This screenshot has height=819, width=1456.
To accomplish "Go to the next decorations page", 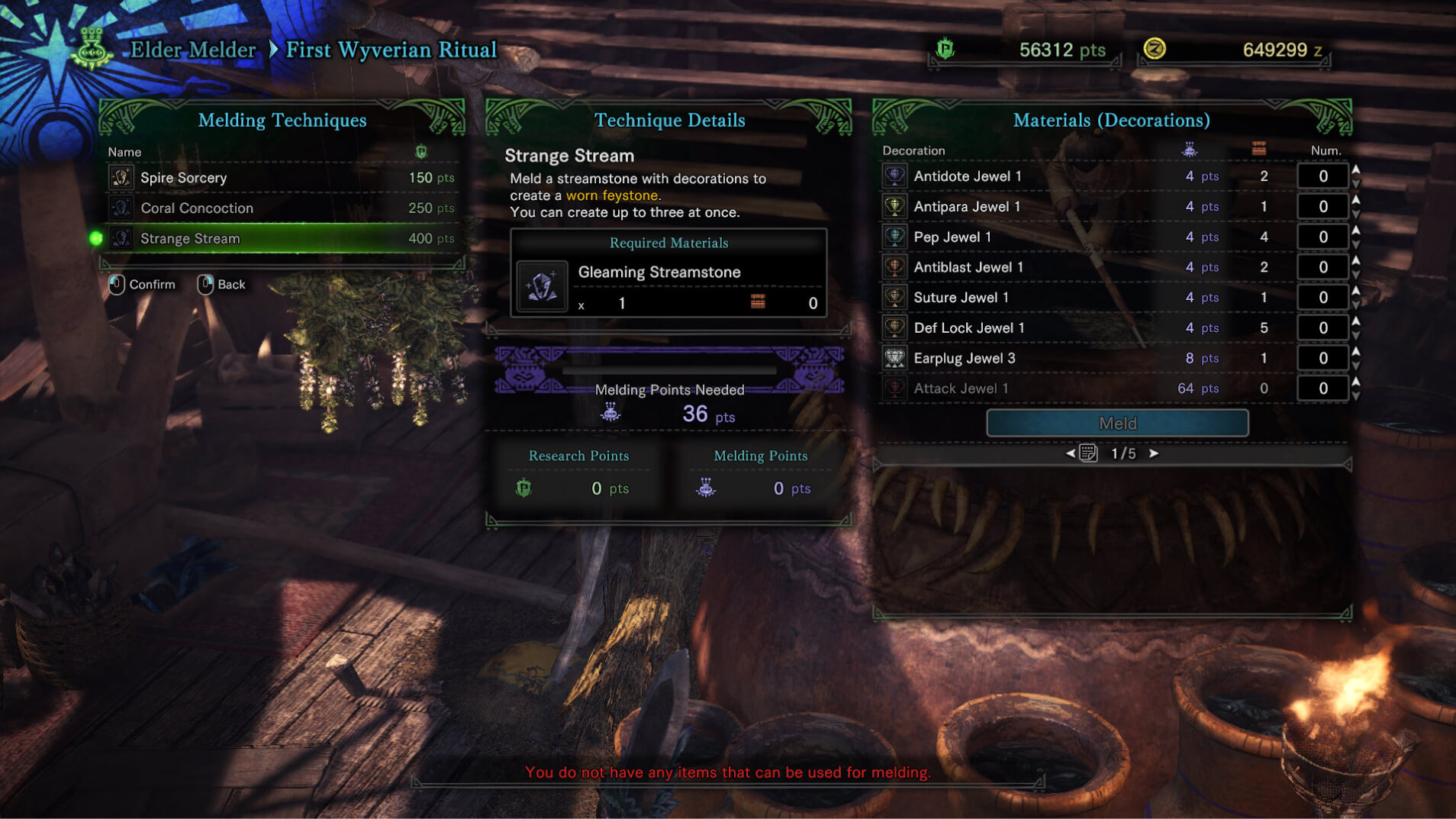I will tap(1154, 453).
